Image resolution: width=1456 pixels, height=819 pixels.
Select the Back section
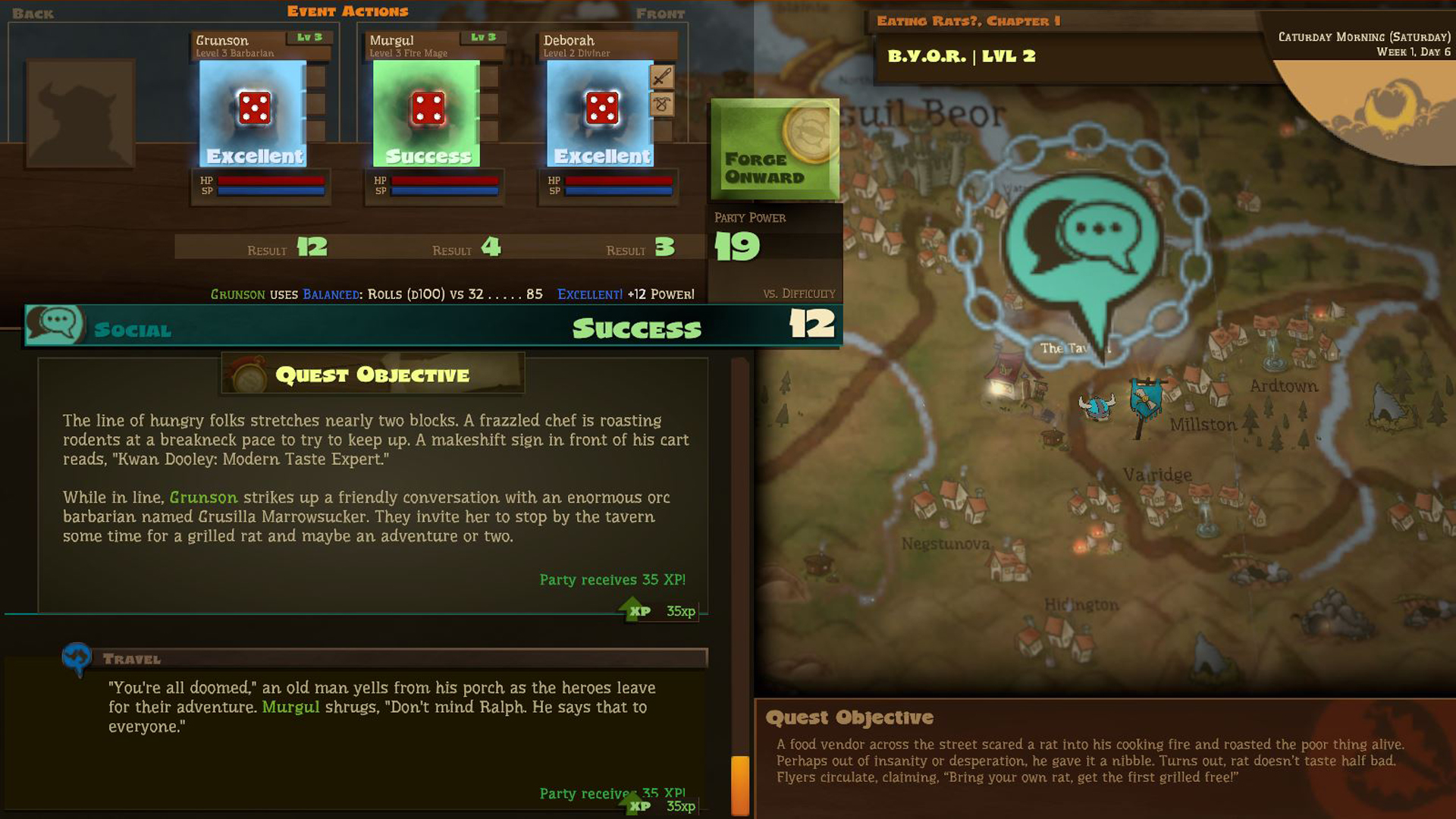[32, 13]
